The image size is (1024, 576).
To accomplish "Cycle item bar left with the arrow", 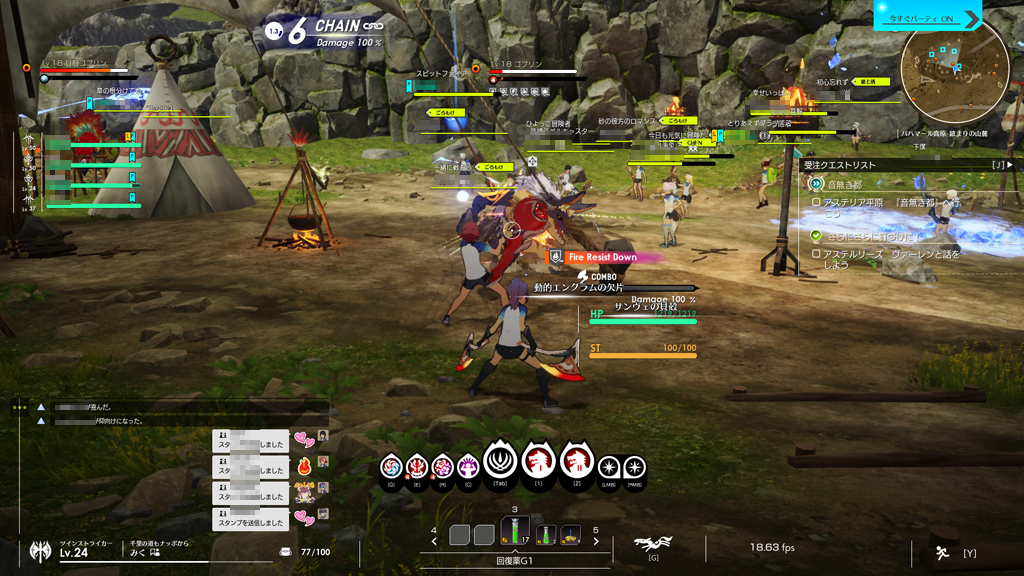I will tap(434, 541).
